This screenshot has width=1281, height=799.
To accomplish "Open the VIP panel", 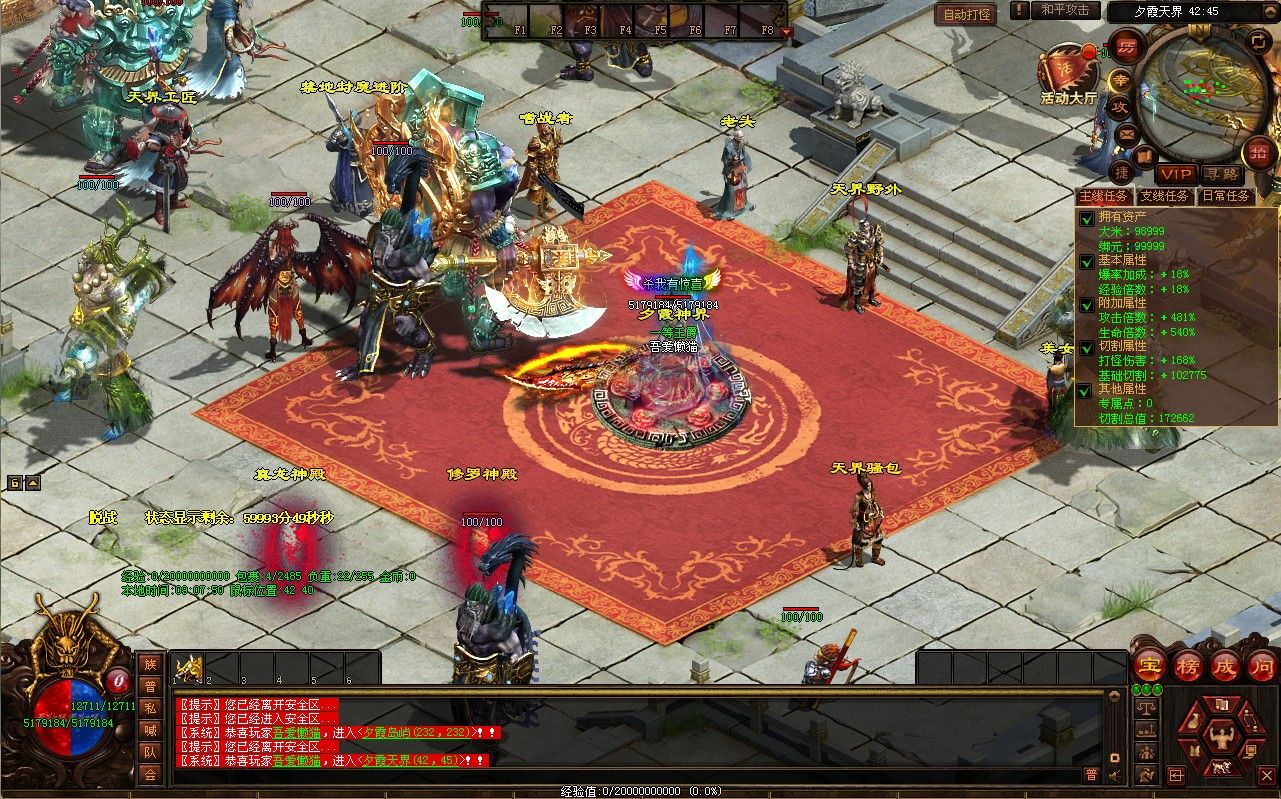I will pyautogui.click(x=1176, y=175).
